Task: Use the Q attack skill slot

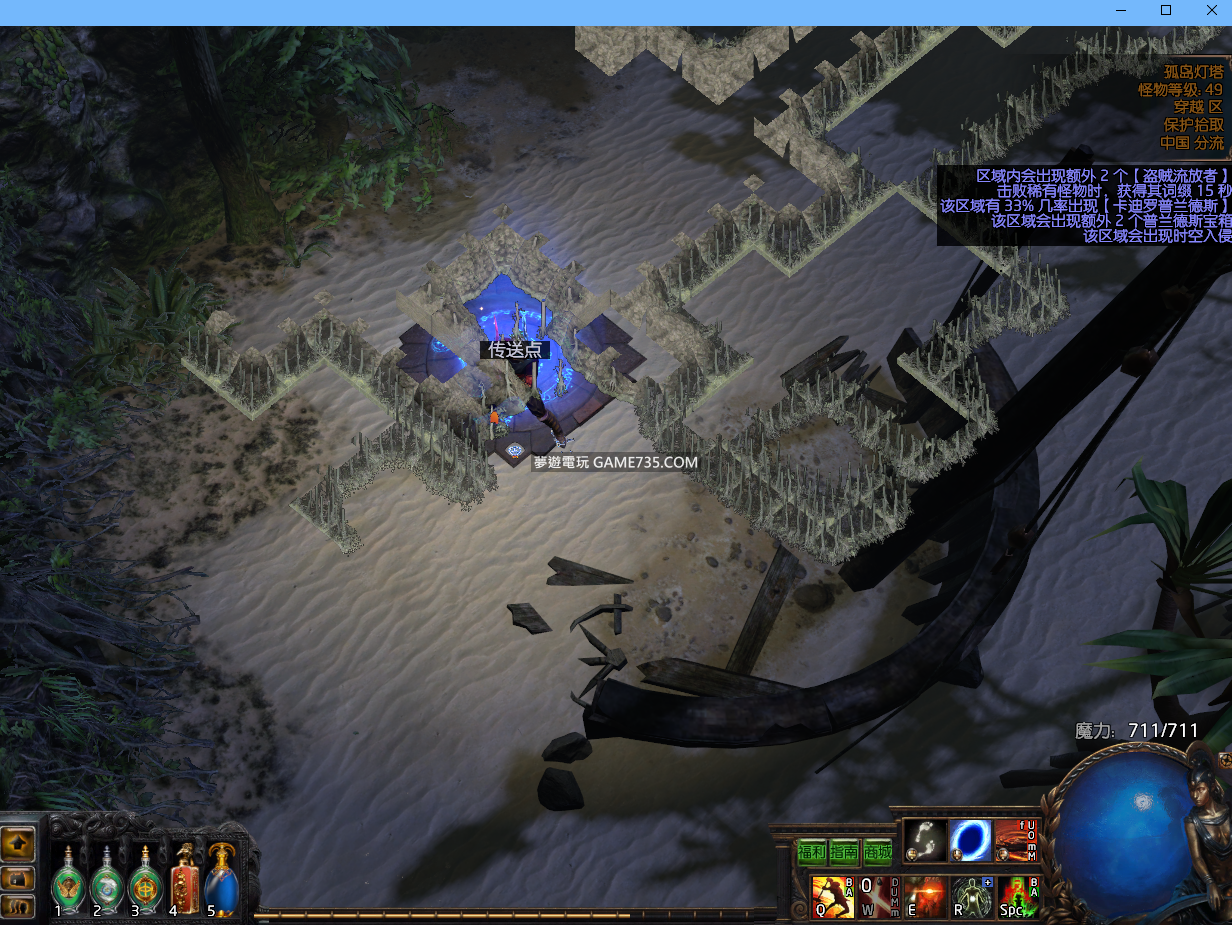Action: 832,896
